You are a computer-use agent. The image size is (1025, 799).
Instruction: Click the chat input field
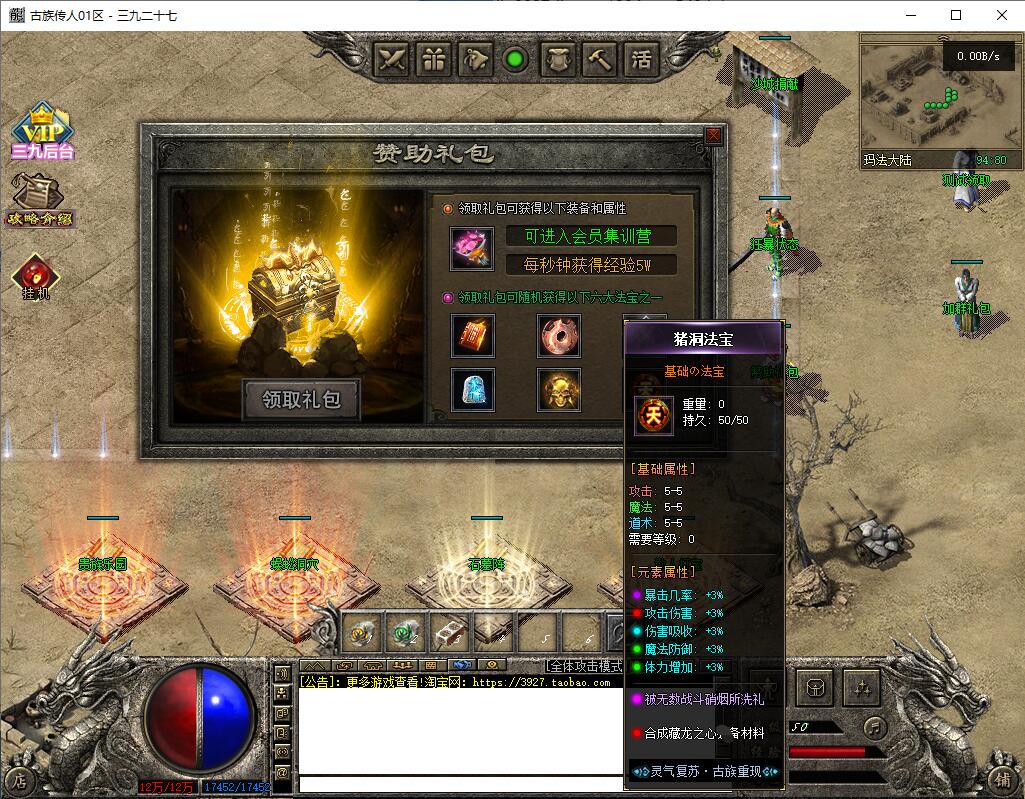(460, 785)
